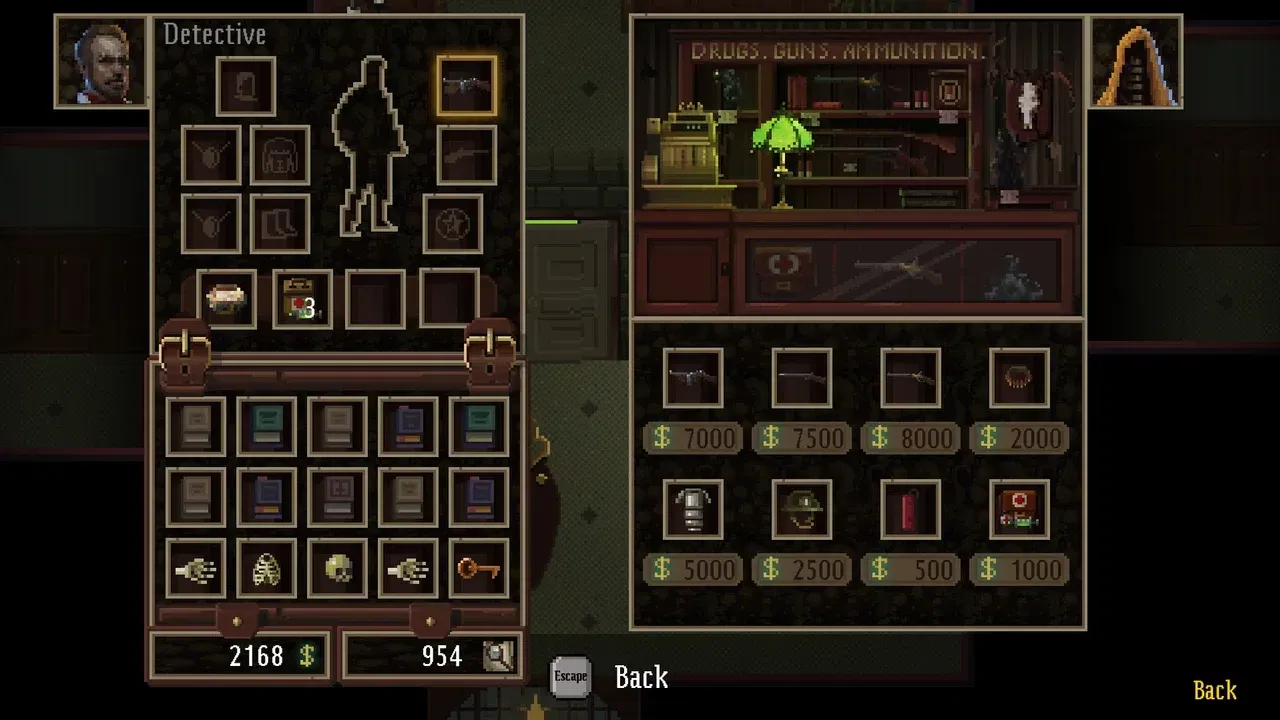The width and height of the screenshot is (1280, 720).
Task: Buy the dynamite stick priced at 500
Action: click(x=910, y=508)
